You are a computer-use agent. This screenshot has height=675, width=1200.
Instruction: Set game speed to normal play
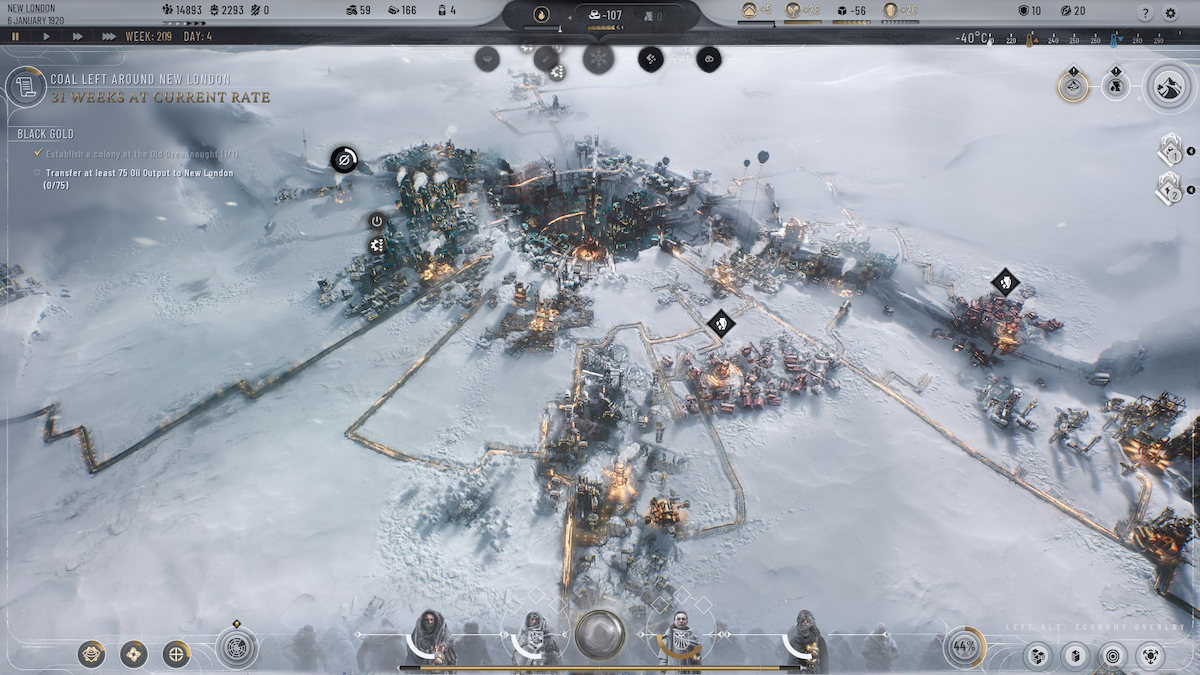(x=46, y=36)
